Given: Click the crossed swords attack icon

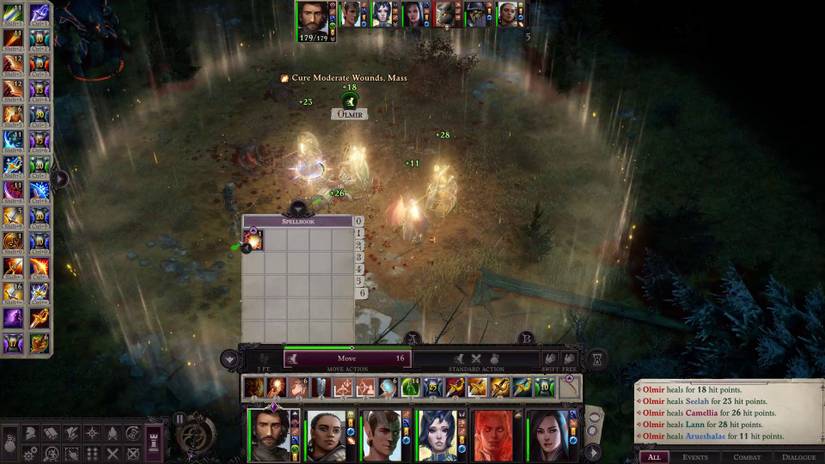Looking at the screenshot, I should click(x=476, y=358).
